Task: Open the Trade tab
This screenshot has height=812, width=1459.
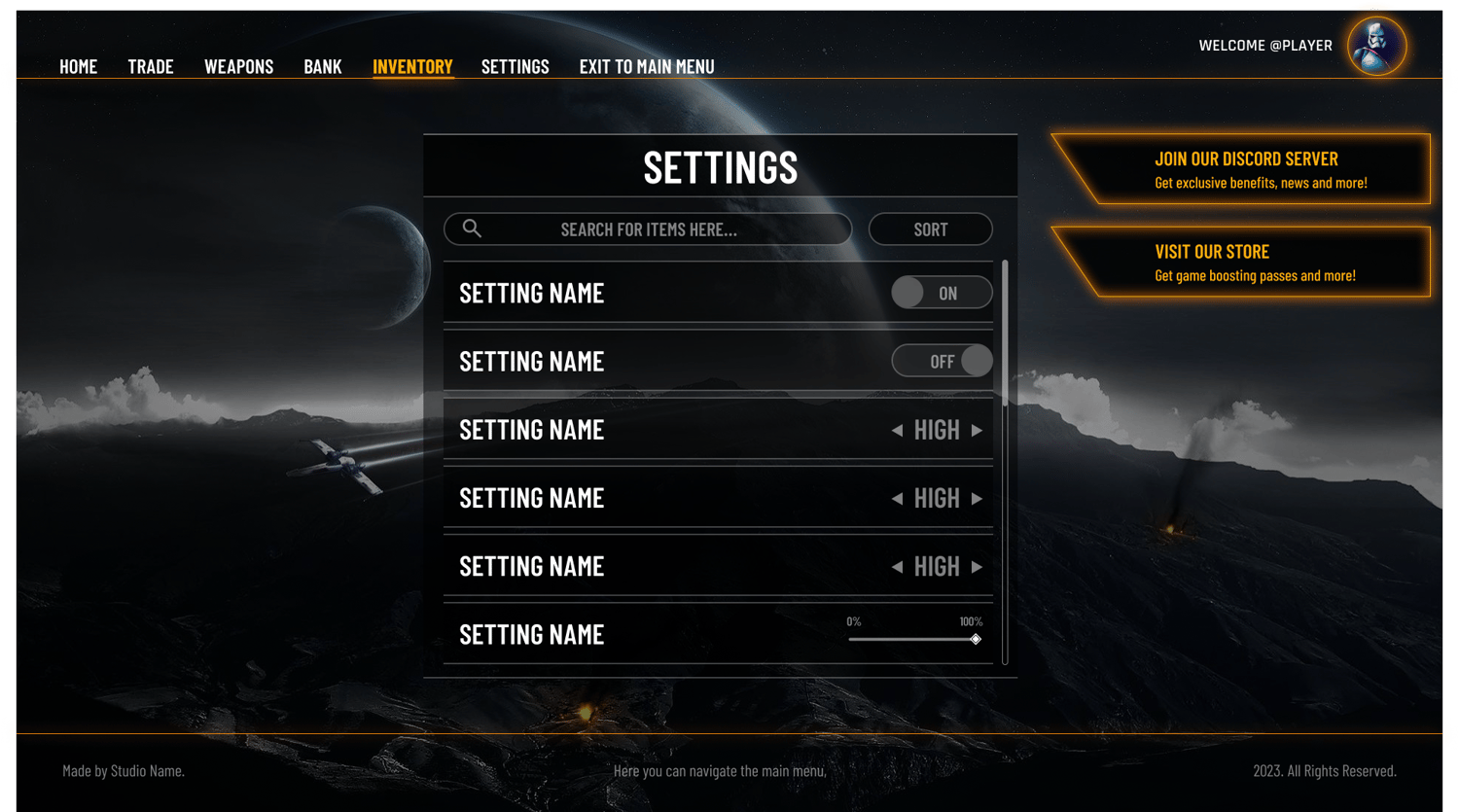Action: (151, 67)
